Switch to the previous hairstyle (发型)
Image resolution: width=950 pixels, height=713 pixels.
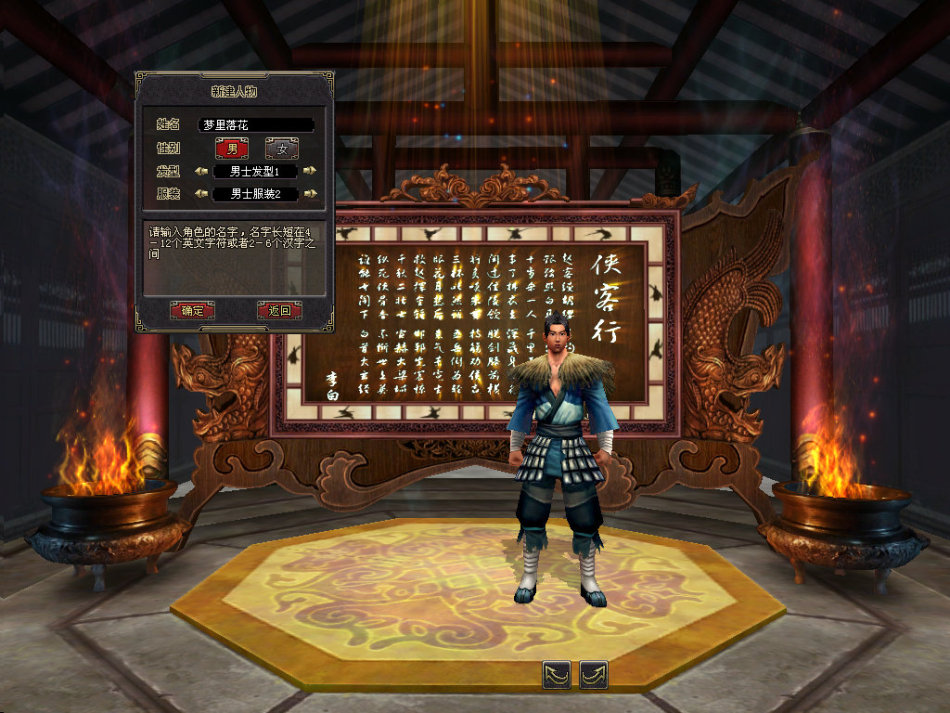coord(201,171)
